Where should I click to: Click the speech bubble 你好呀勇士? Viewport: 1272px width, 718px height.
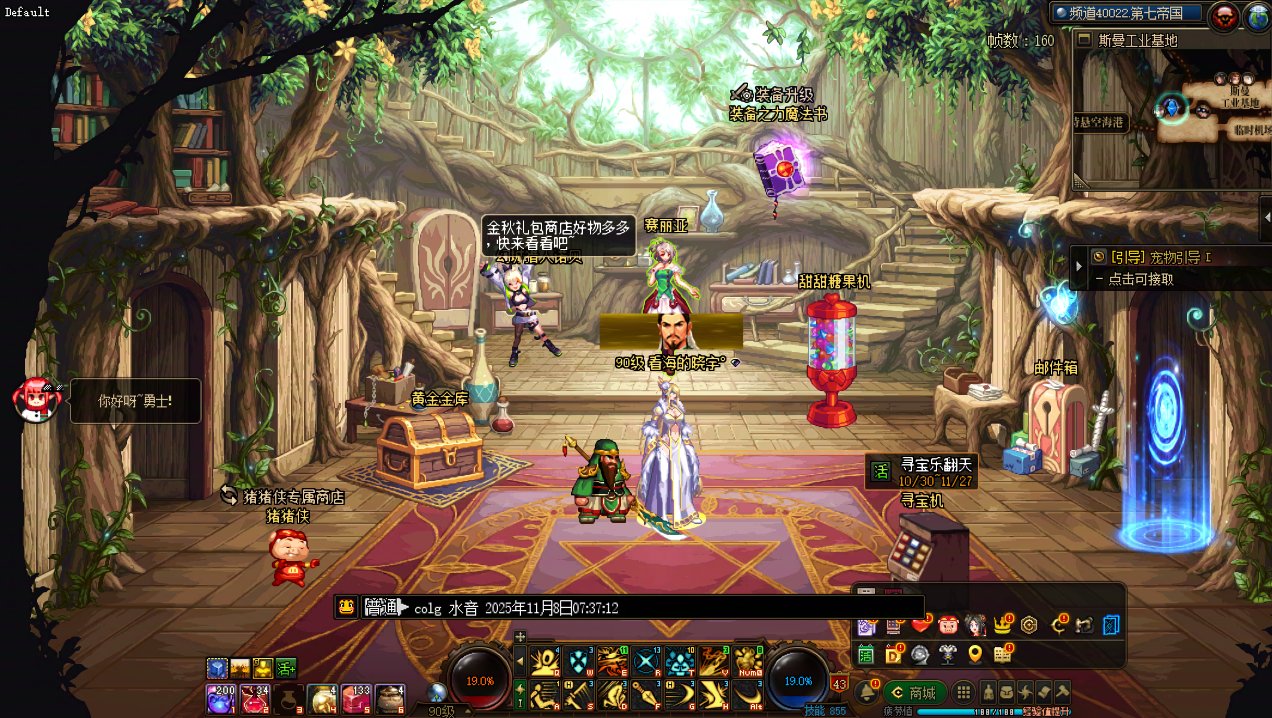(x=135, y=401)
